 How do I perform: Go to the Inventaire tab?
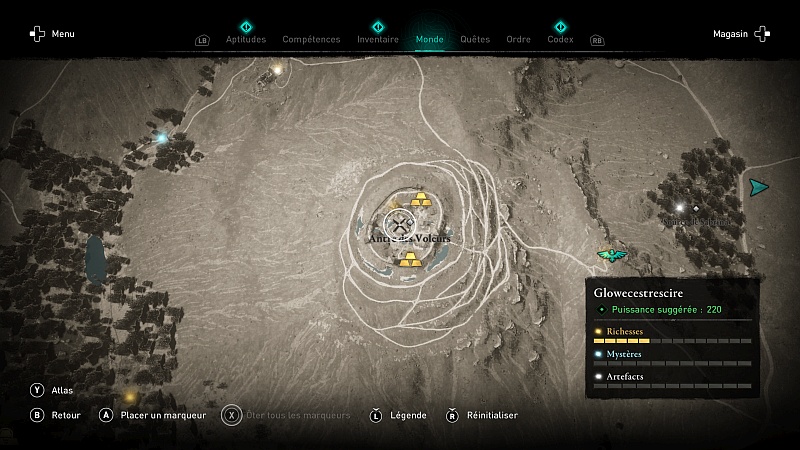click(x=377, y=39)
